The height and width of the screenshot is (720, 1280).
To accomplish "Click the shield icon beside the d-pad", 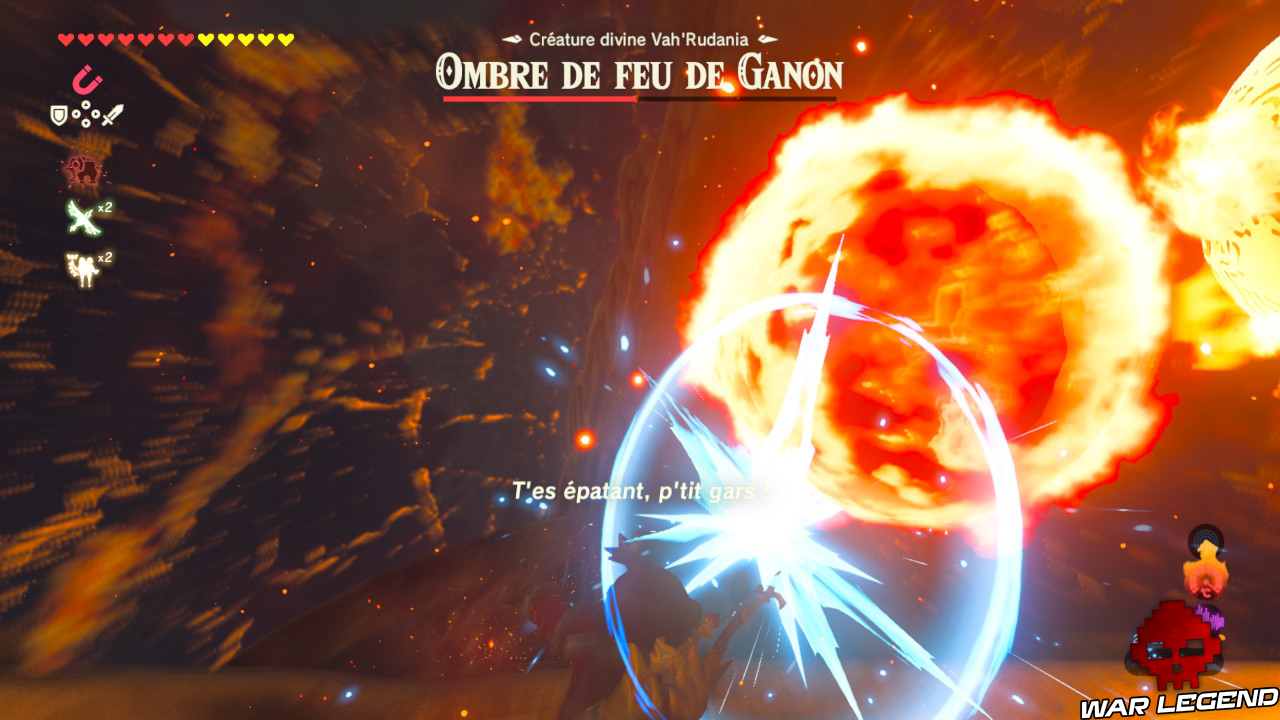I will click(x=59, y=113).
